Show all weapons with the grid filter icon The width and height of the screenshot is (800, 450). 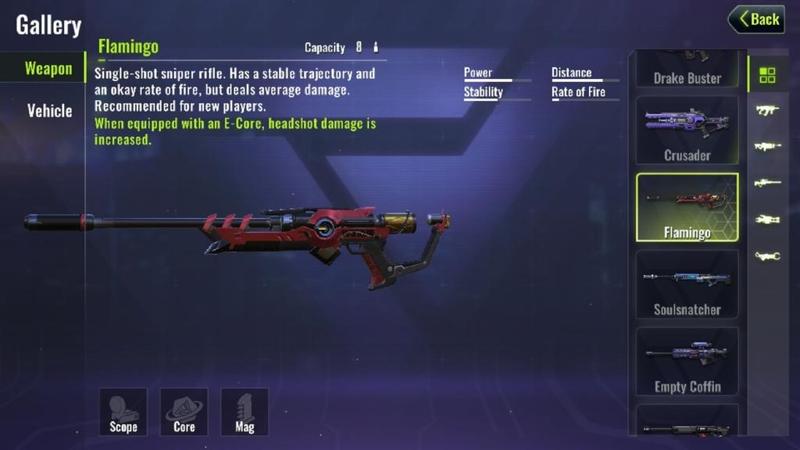tap(767, 75)
